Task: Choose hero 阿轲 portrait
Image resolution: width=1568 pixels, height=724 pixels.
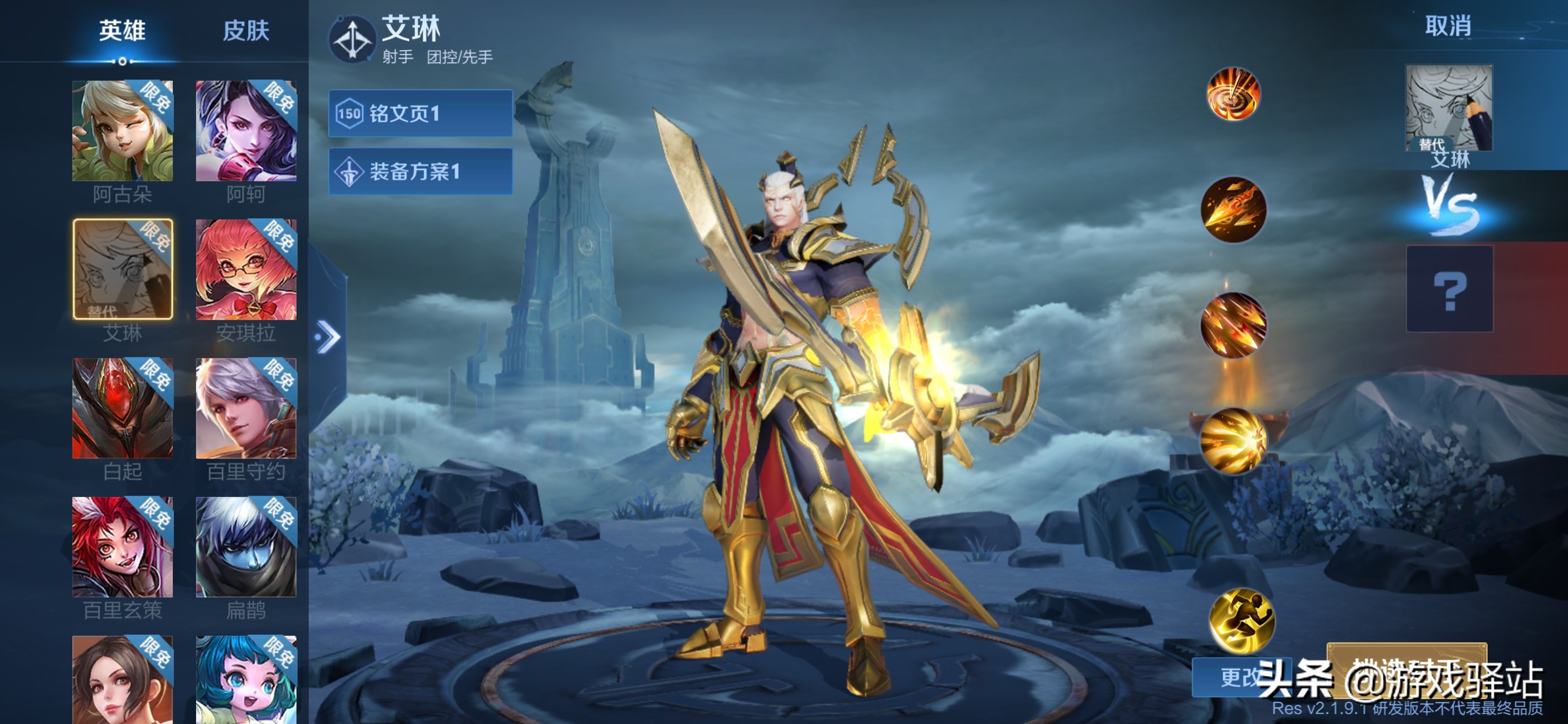Action: (x=246, y=131)
